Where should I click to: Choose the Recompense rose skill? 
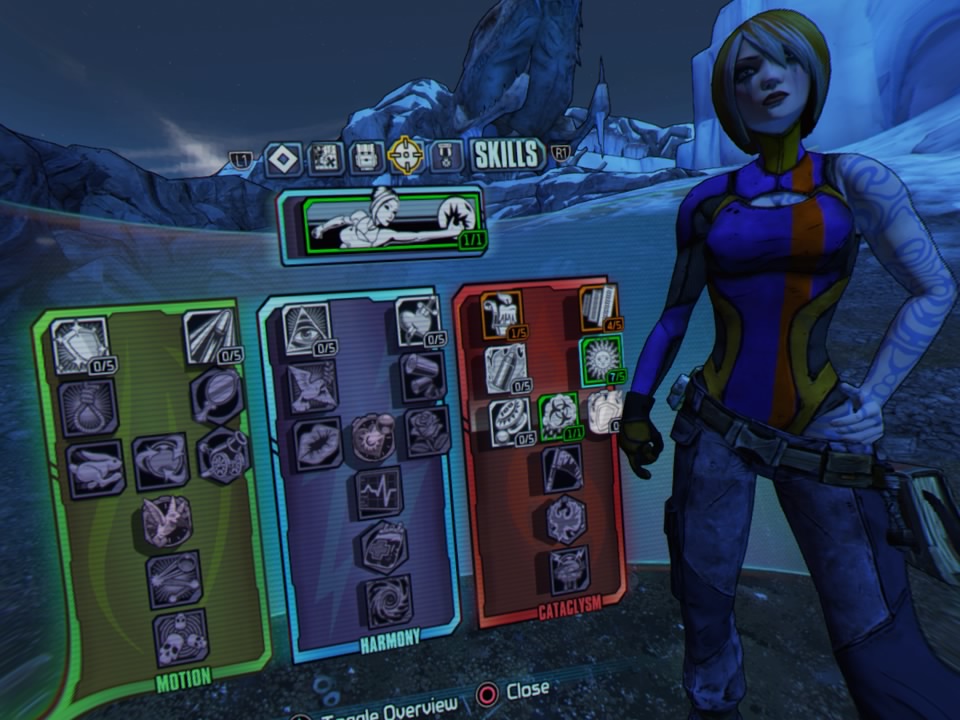pos(428,432)
